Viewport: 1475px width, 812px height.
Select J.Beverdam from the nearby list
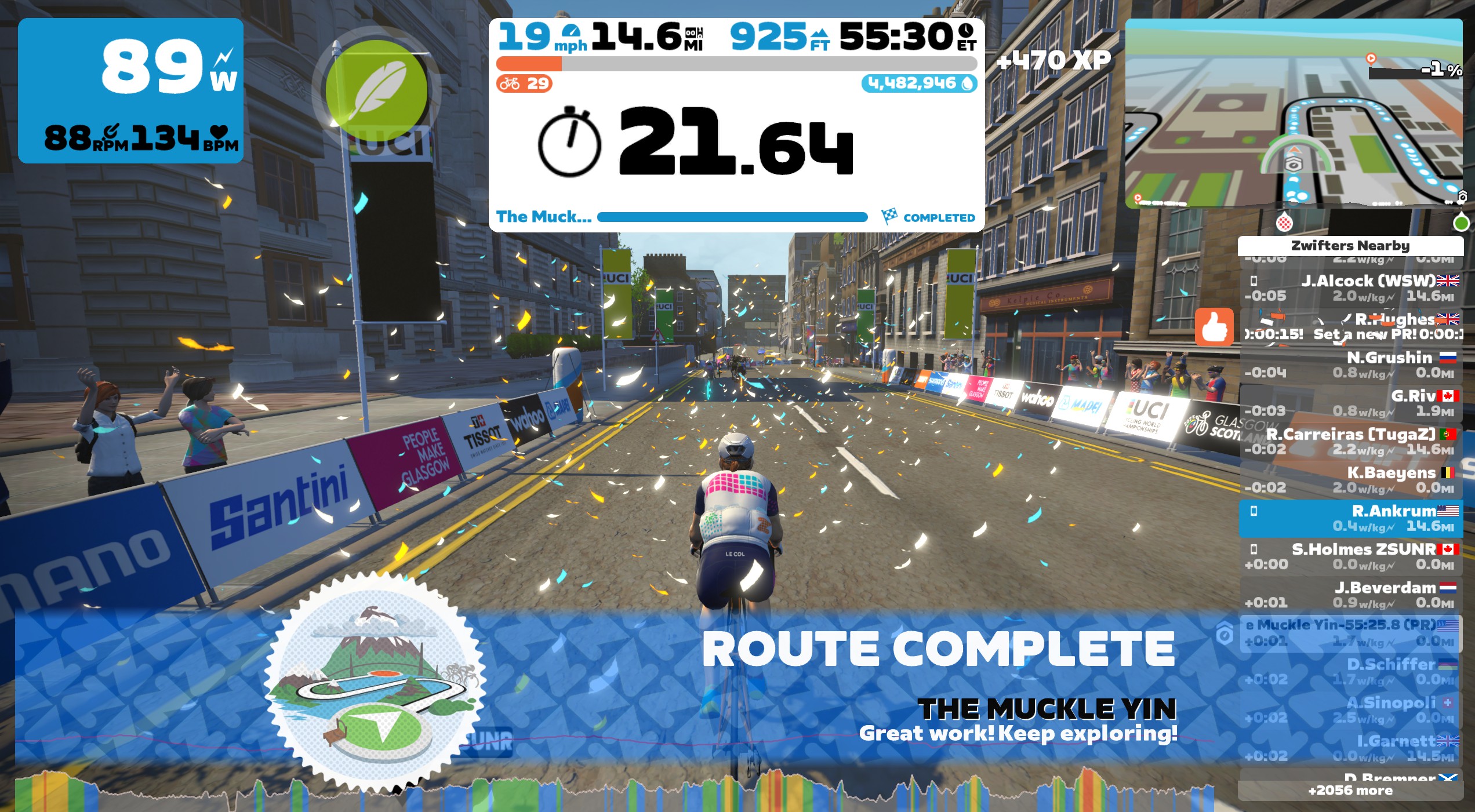1351,595
